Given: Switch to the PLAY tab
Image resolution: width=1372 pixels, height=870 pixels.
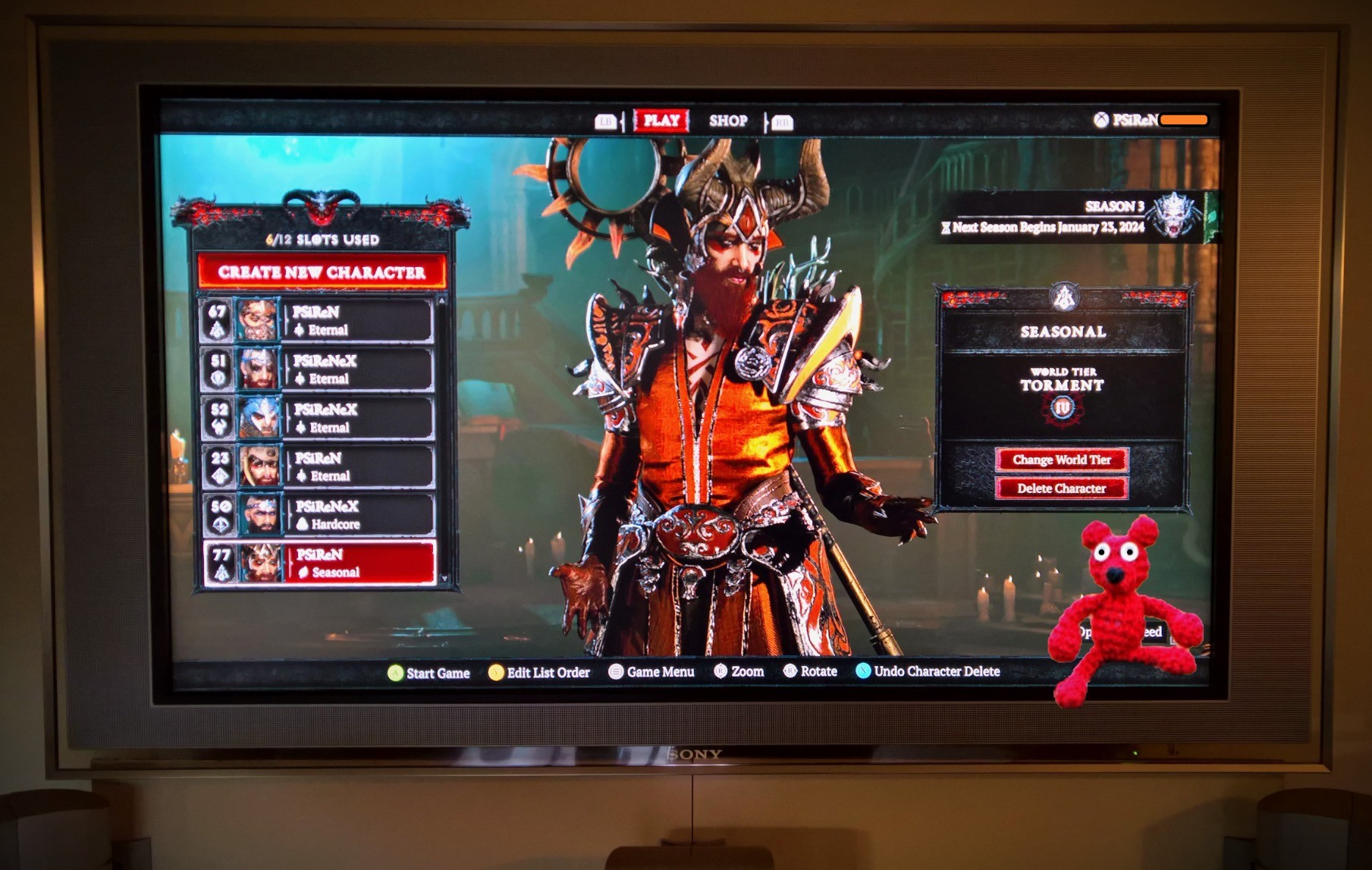Looking at the screenshot, I should click(661, 121).
